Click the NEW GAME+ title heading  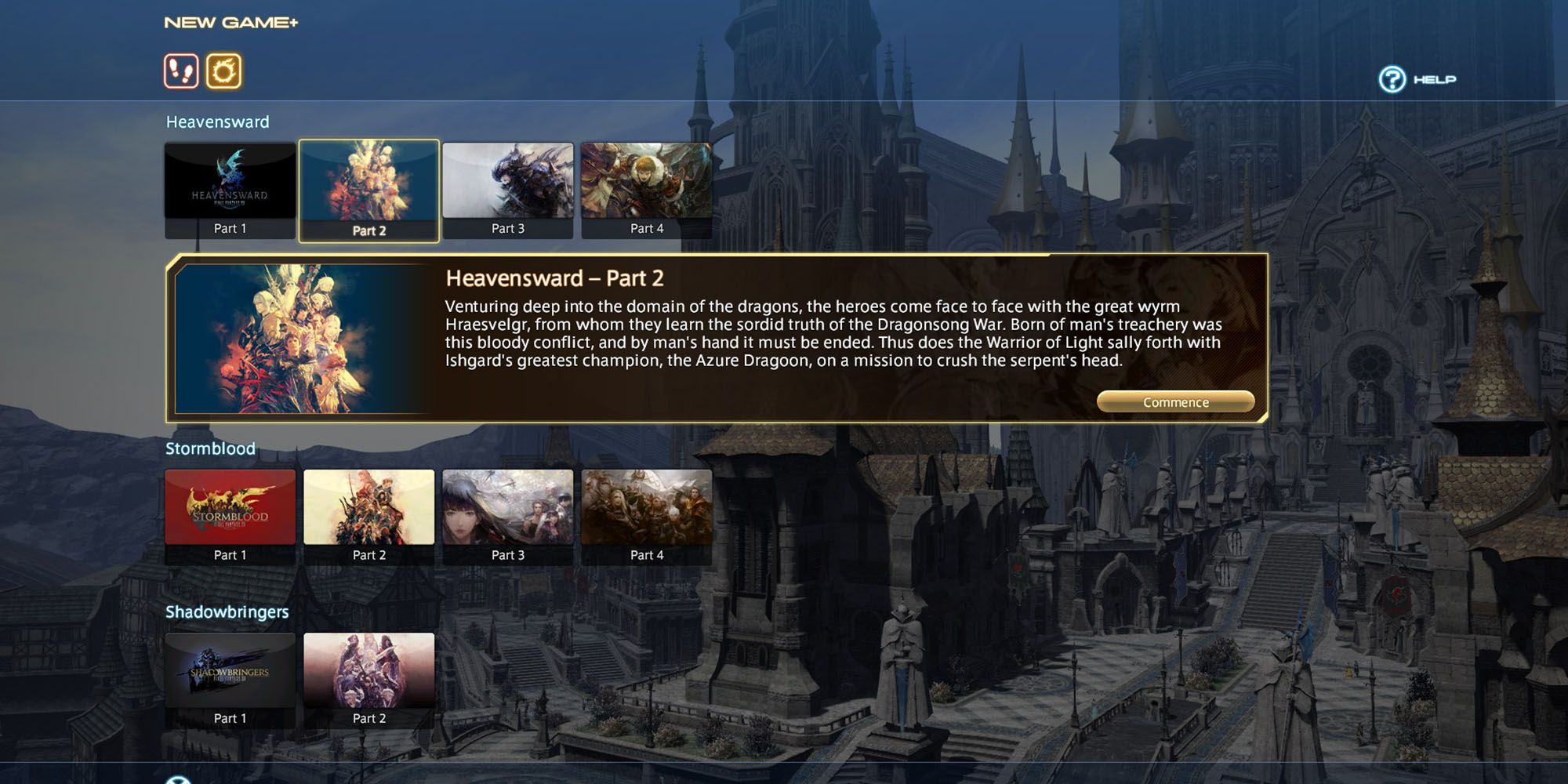coord(229,22)
